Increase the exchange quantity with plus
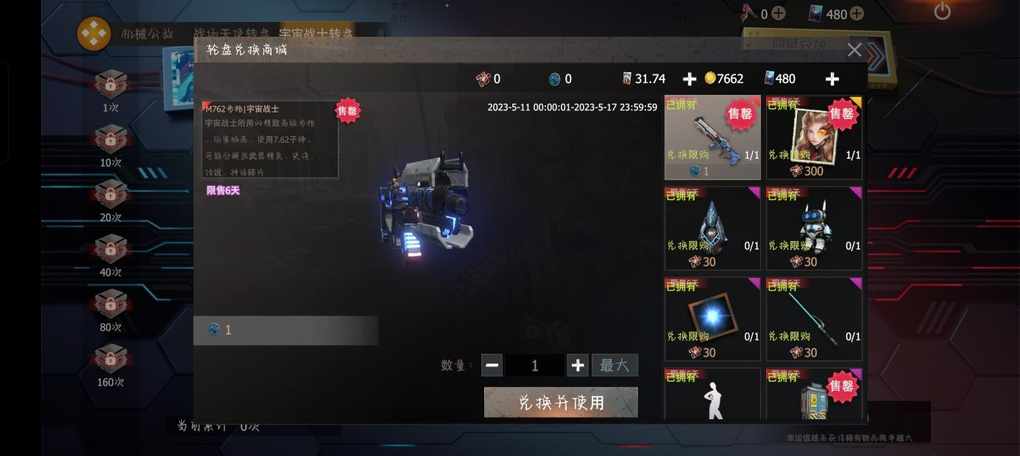This screenshot has width=1020, height=456. [x=577, y=365]
